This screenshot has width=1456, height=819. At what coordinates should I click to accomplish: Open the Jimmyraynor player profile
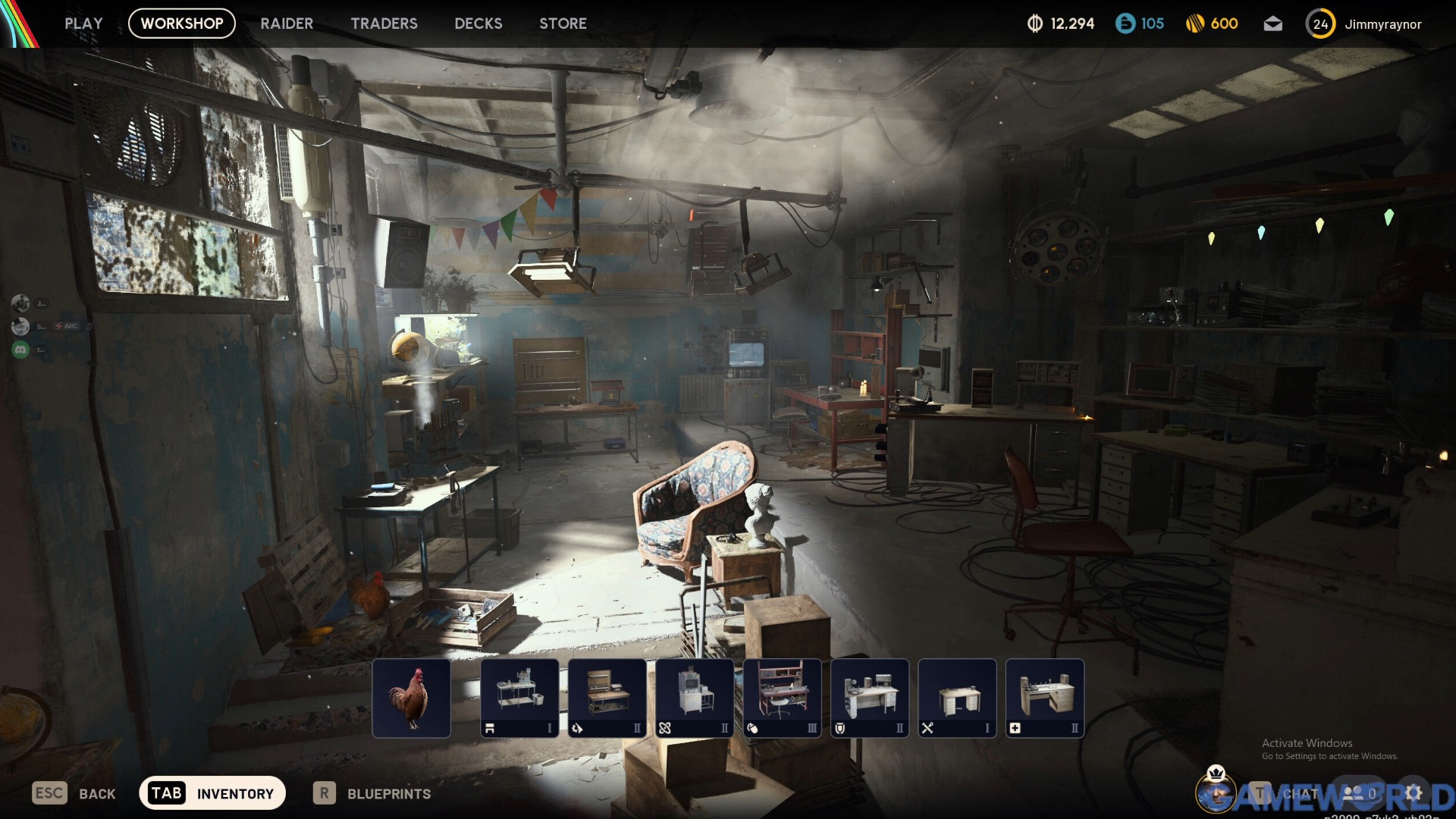(1382, 24)
